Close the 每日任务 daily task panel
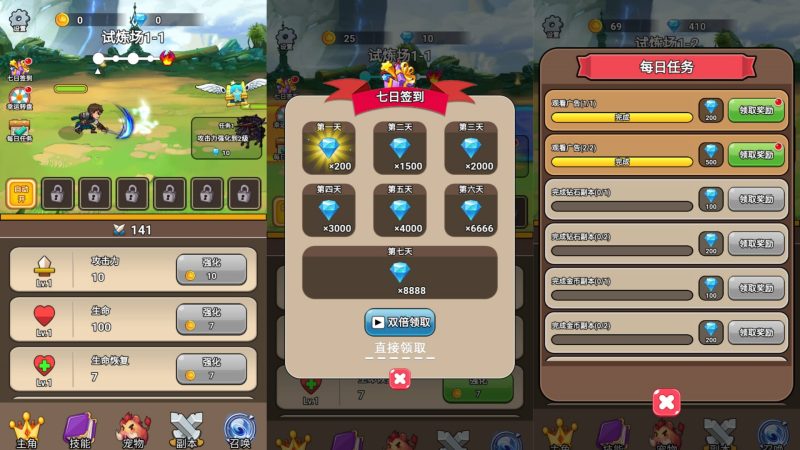The width and height of the screenshot is (800, 450). point(666,402)
